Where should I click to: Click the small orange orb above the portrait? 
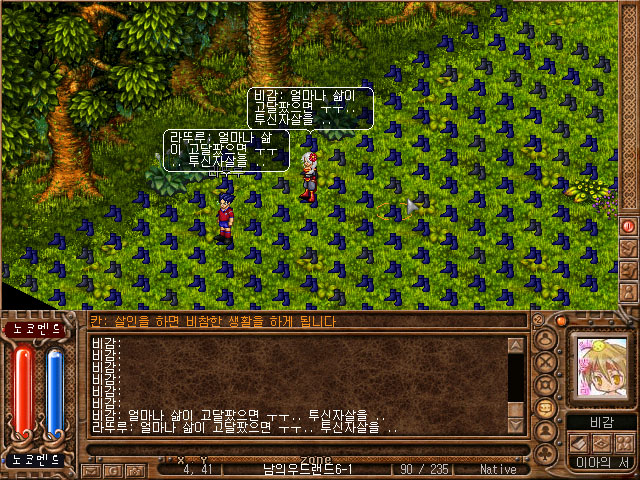(x=561, y=321)
